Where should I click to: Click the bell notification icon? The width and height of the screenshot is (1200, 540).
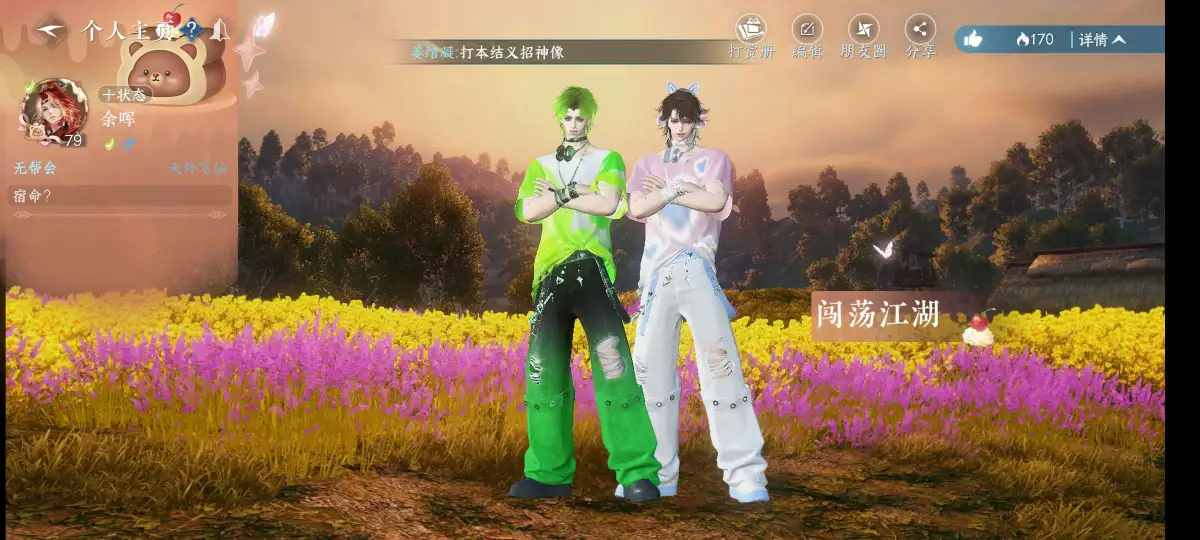coord(219,30)
